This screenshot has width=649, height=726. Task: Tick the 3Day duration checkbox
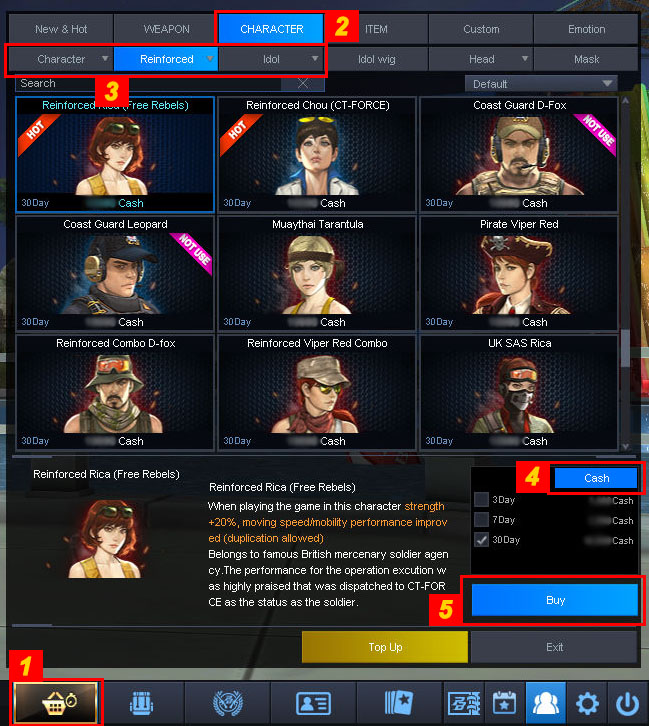pos(482,500)
